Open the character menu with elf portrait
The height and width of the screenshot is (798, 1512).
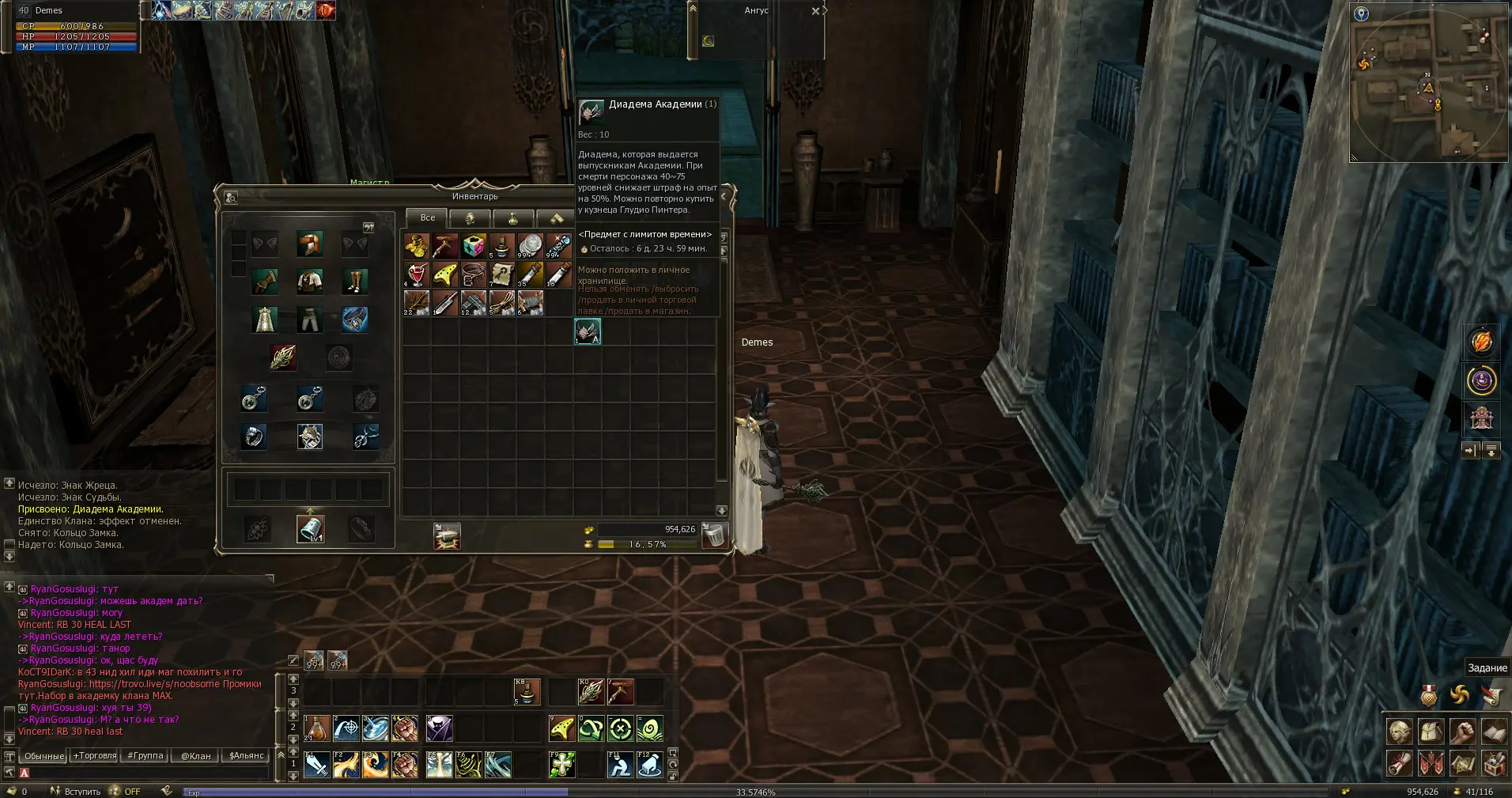tap(1399, 732)
